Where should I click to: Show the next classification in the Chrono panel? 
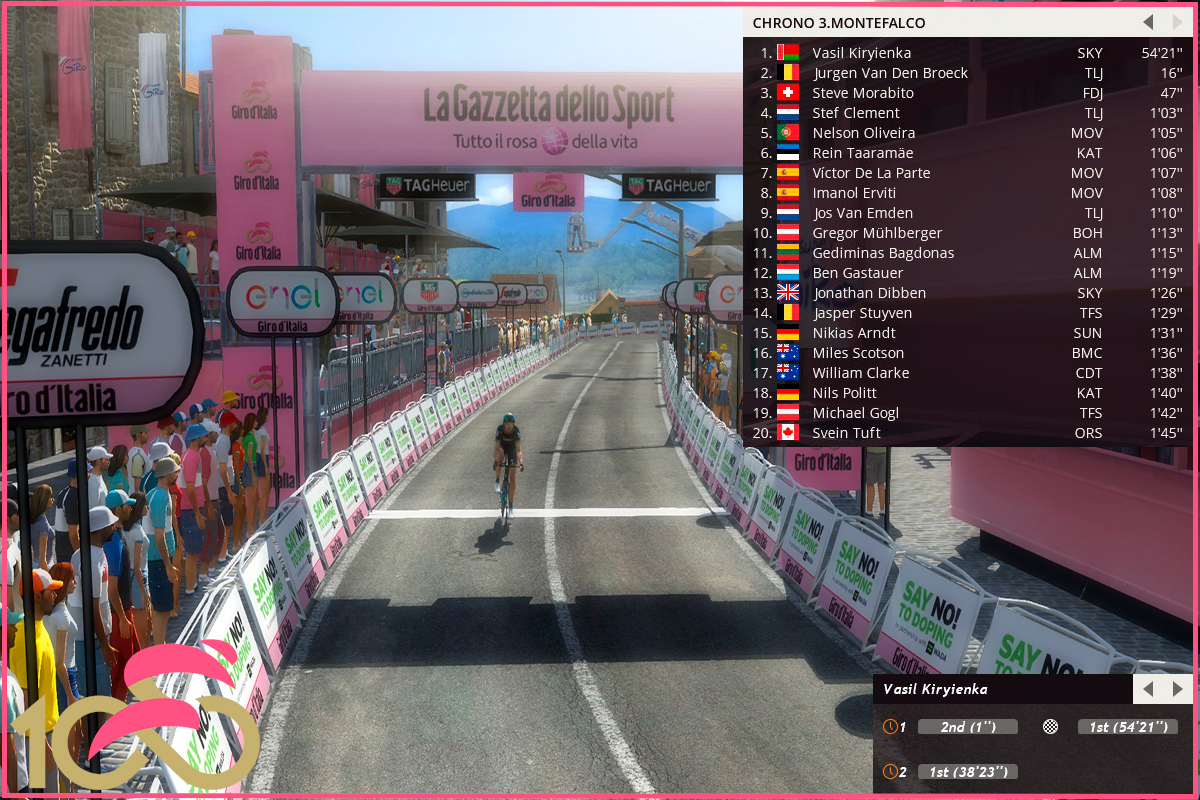(x=1177, y=22)
